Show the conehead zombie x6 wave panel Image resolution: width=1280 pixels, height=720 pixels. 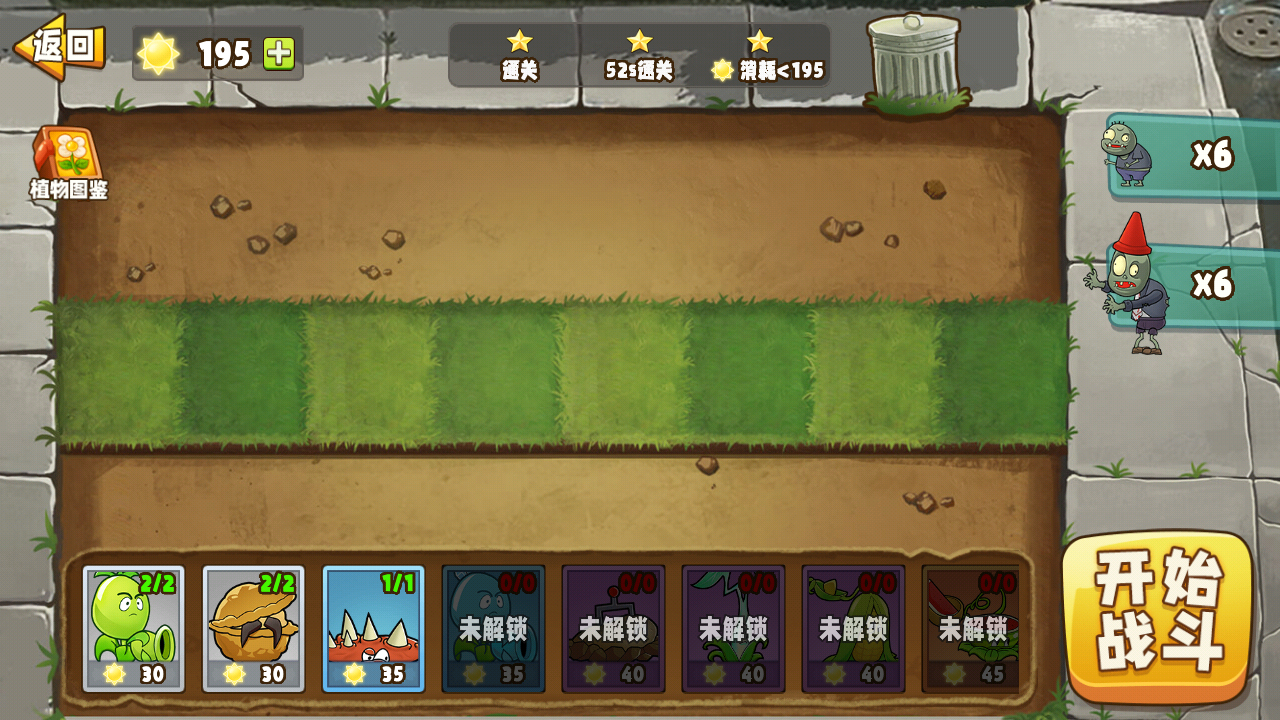coord(1190,286)
